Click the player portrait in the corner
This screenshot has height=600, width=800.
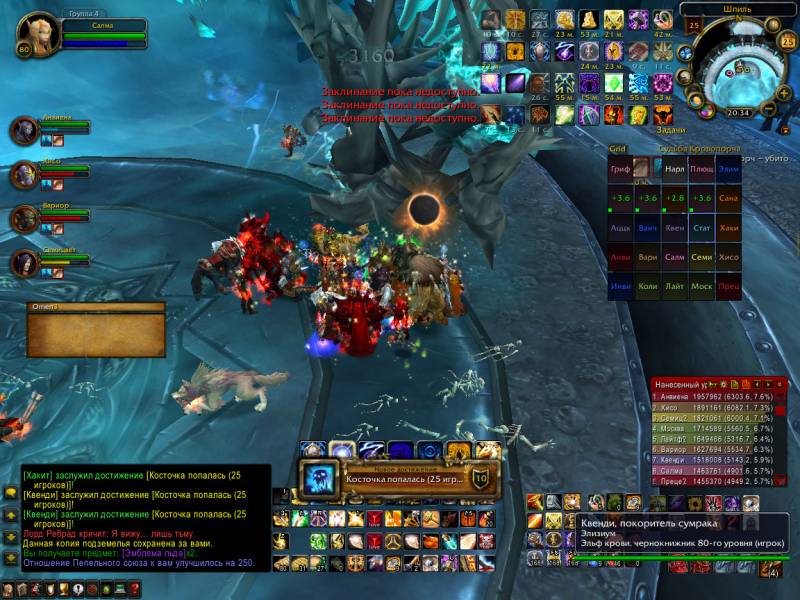pos(40,32)
